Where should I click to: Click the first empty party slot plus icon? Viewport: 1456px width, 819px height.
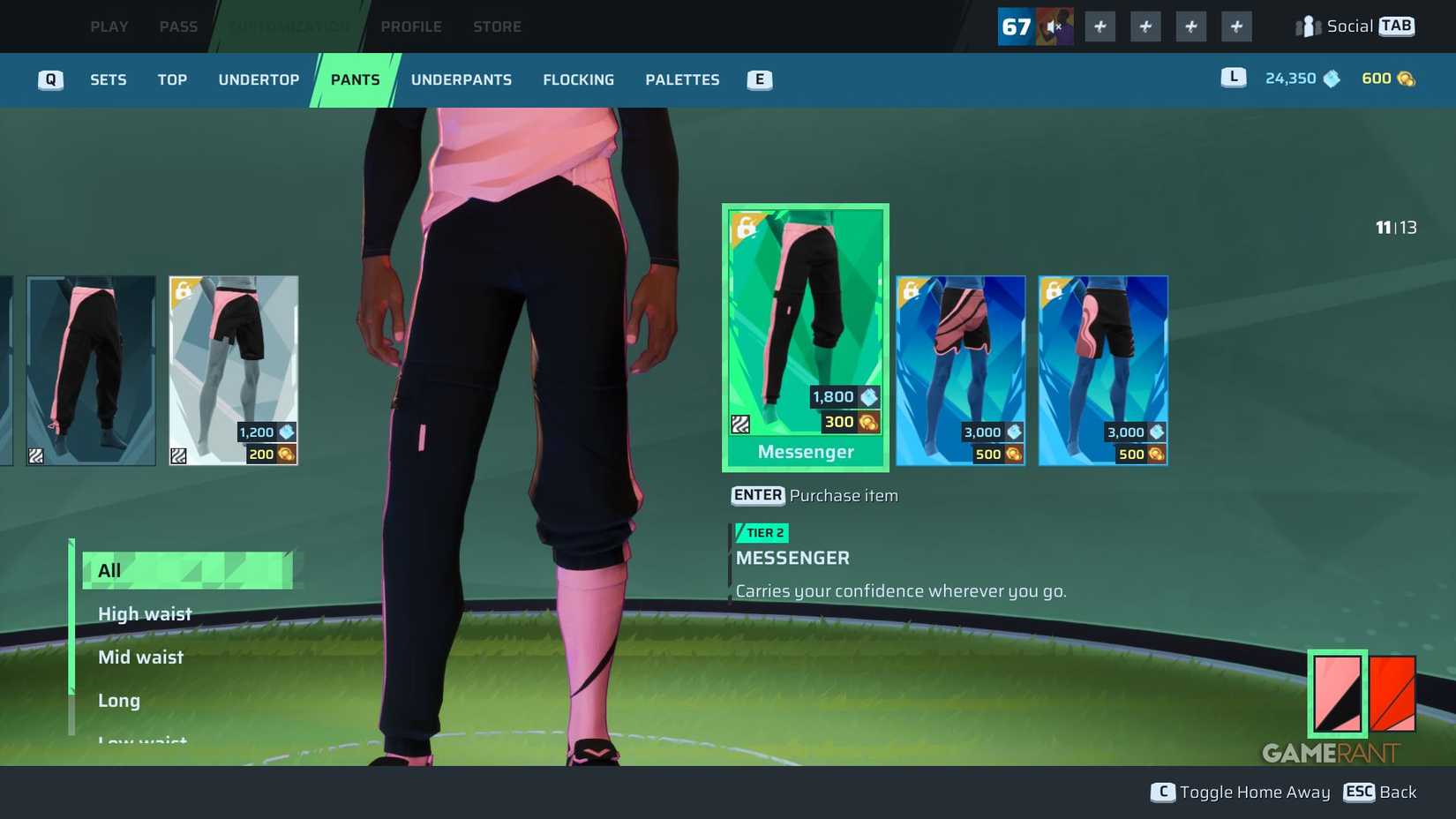pyautogui.click(x=1099, y=26)
